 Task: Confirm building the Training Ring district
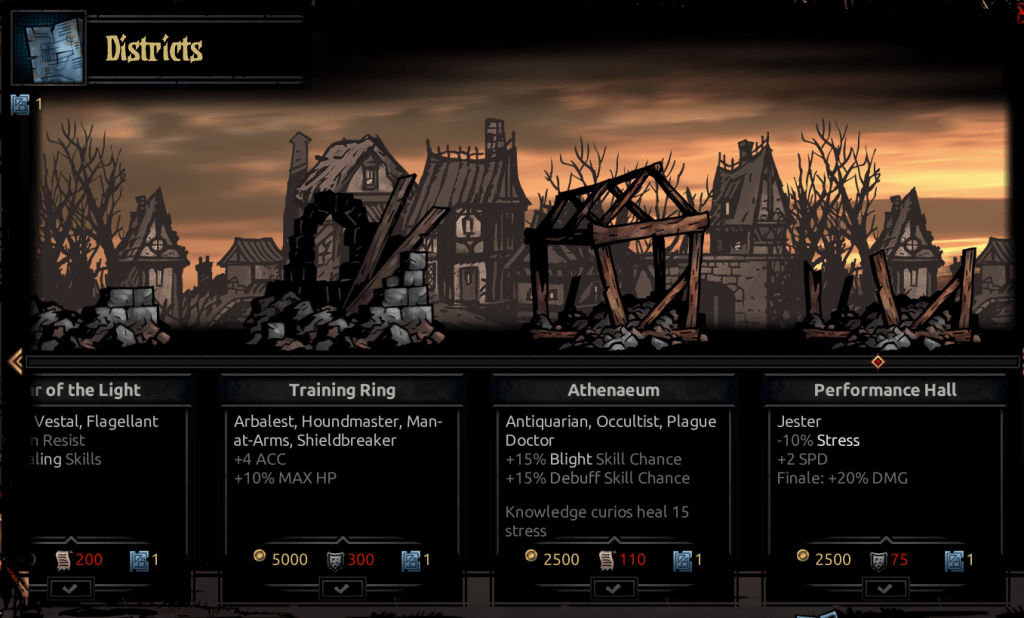pos(342,589)
